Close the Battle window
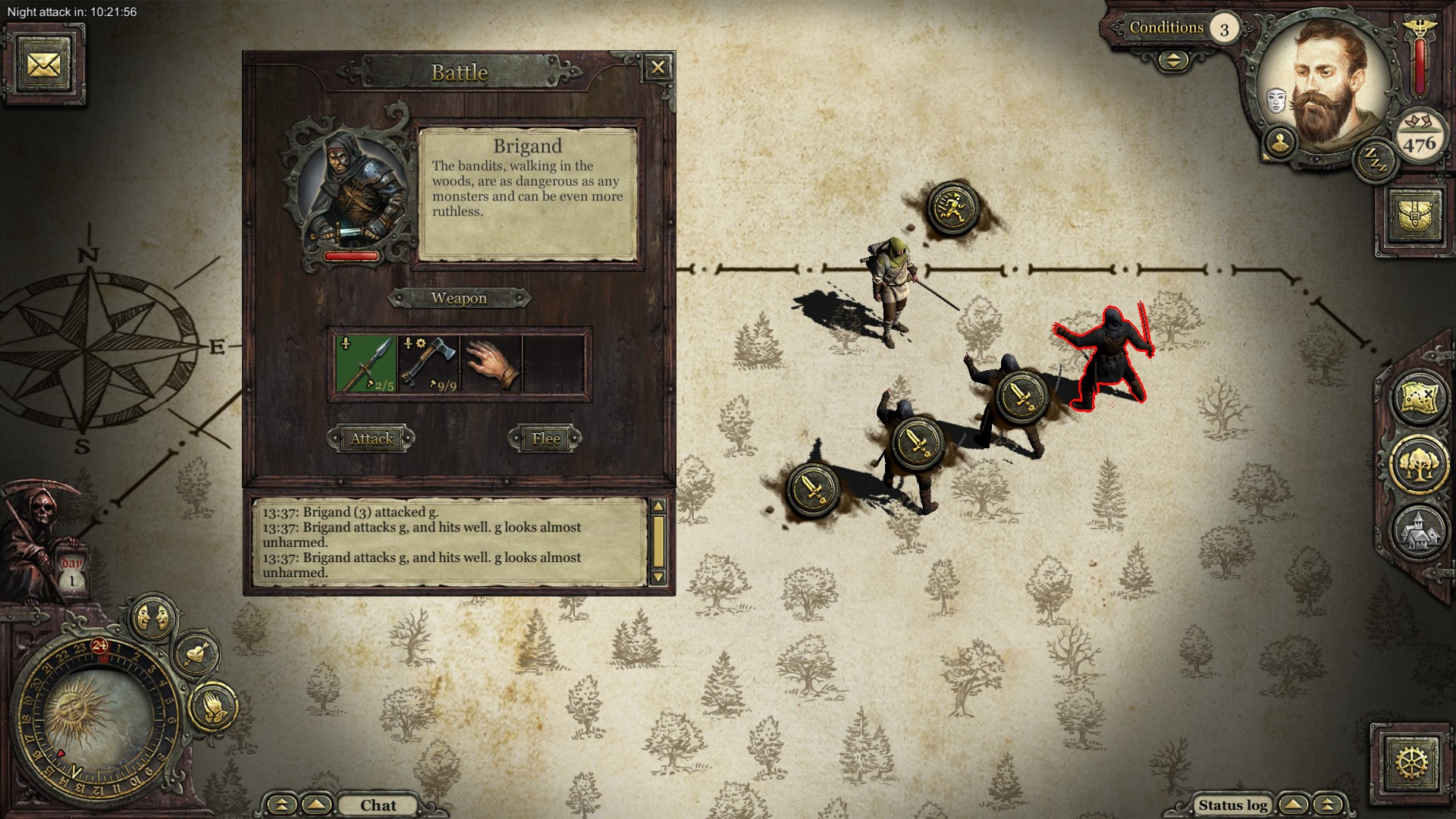 click(657, 68)
